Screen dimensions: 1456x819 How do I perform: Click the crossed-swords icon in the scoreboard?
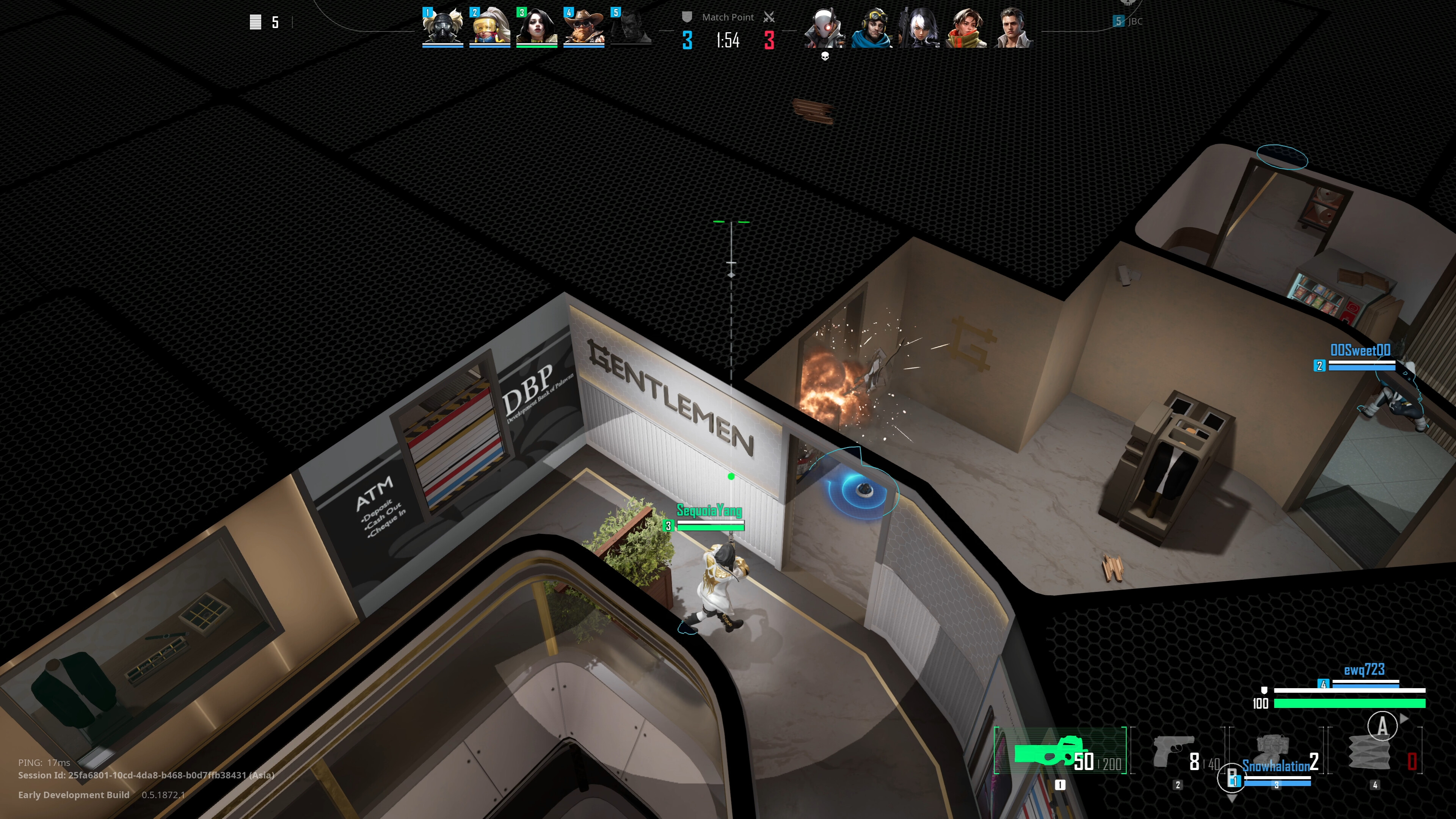coord(769,16)
